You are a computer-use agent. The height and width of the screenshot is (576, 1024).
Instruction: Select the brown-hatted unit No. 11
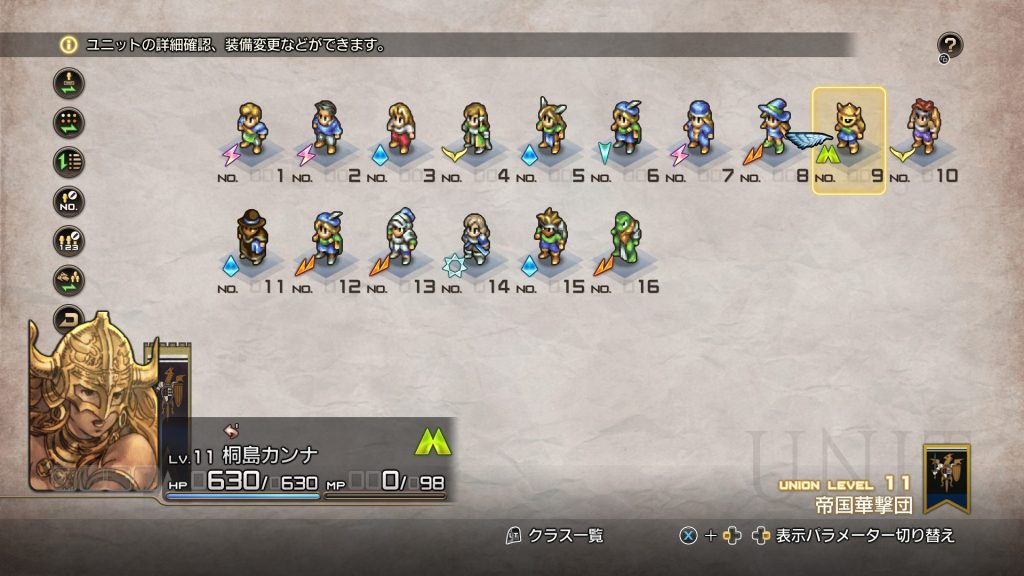coord(252,240)
